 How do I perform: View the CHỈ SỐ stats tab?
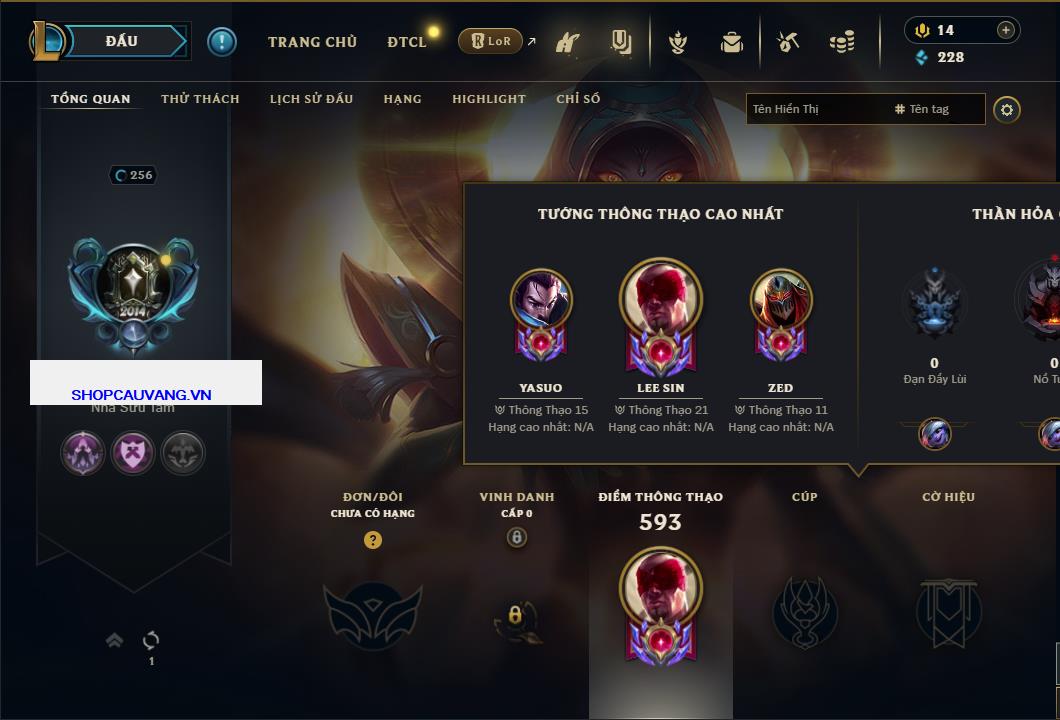coord(578,99)
